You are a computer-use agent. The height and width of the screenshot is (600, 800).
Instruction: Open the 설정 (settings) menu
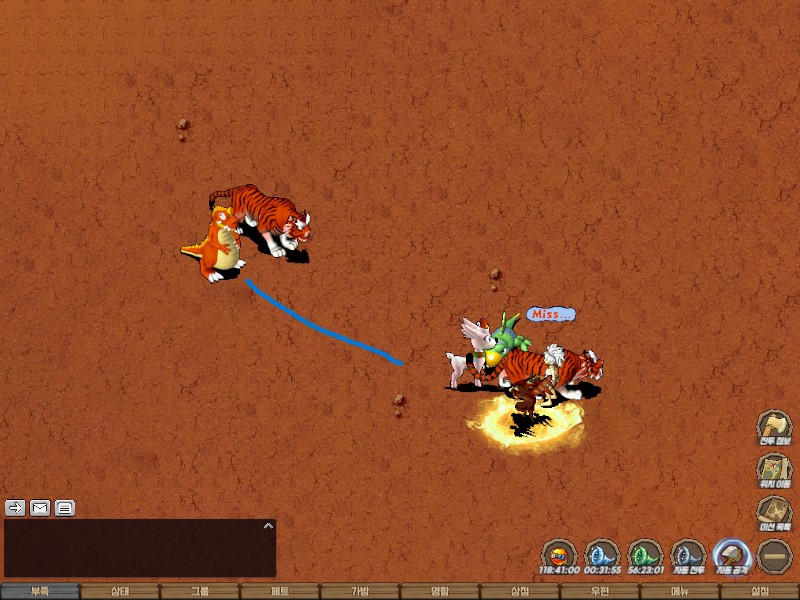coord(760,591)
